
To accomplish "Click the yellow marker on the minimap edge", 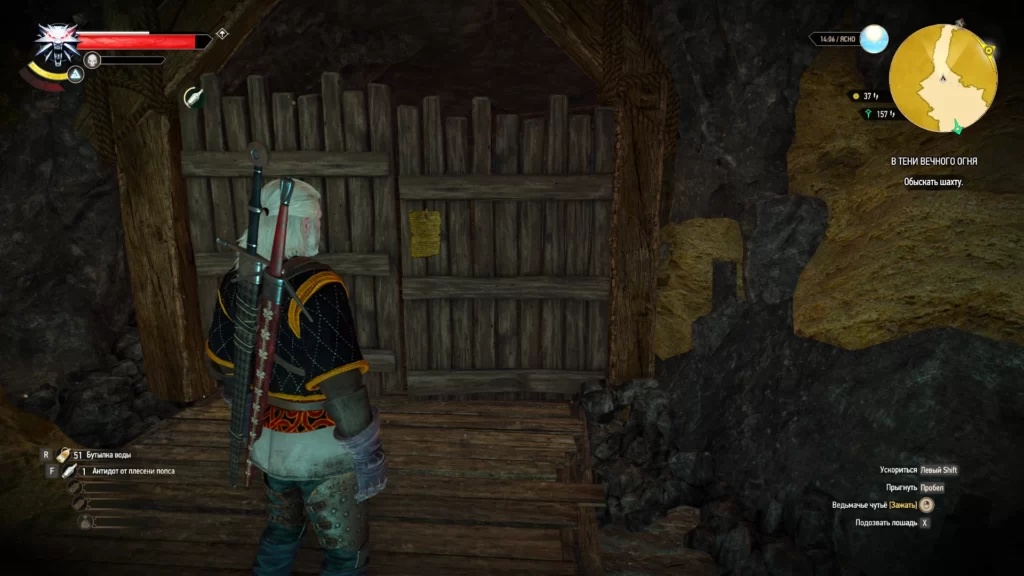I will click(988, 49).
